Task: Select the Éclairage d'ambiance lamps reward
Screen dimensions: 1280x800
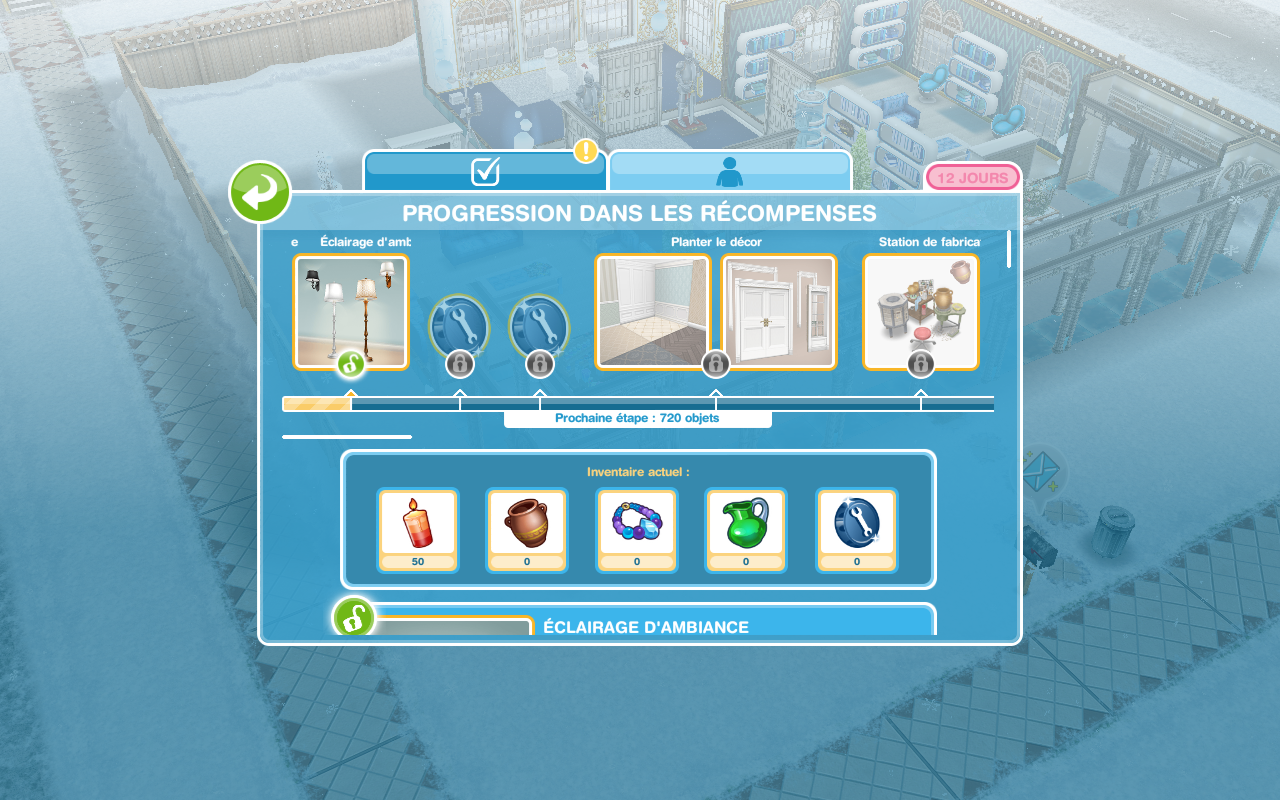Action: (351, 312)
